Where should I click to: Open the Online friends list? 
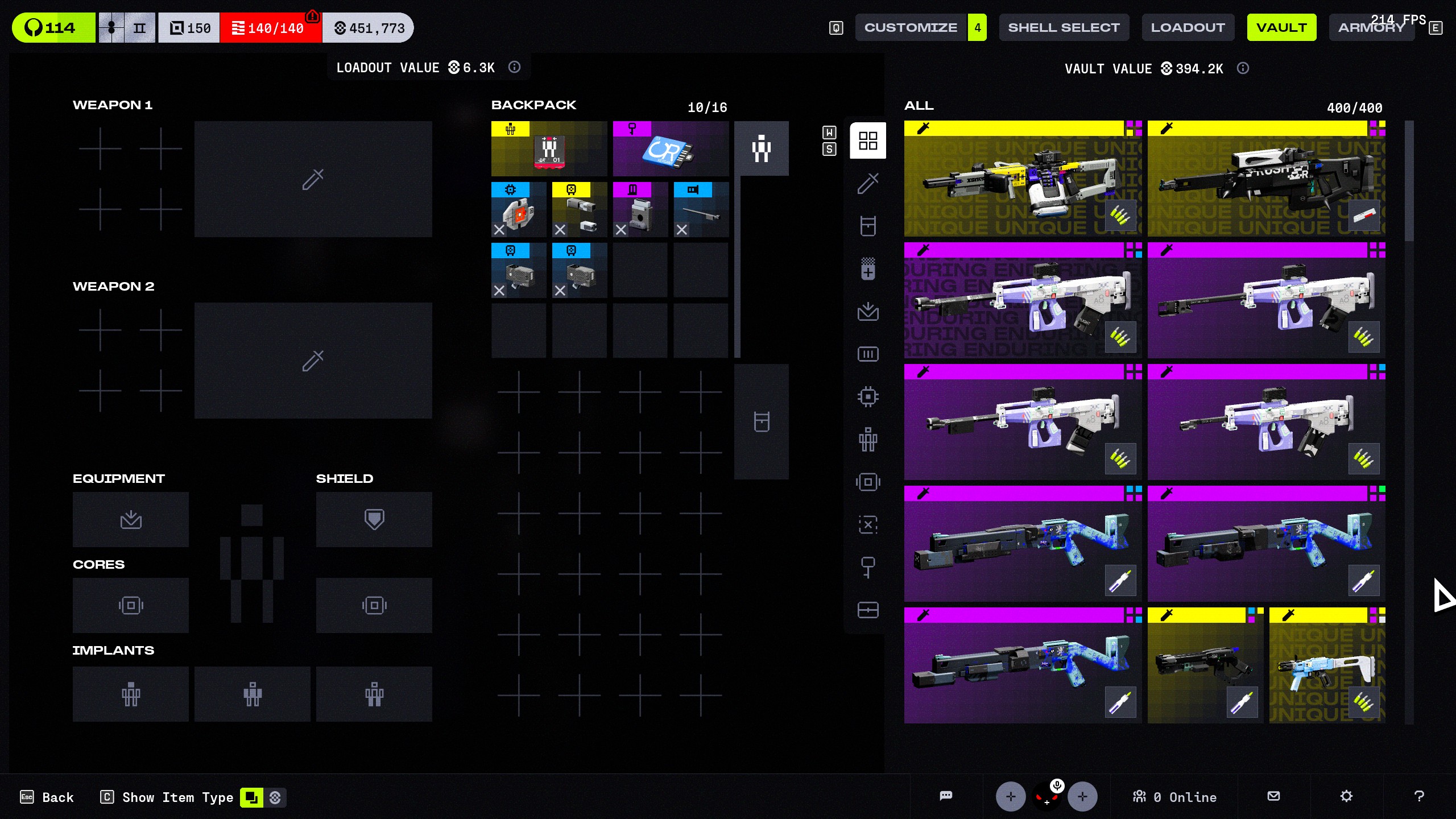(1175, 797)
